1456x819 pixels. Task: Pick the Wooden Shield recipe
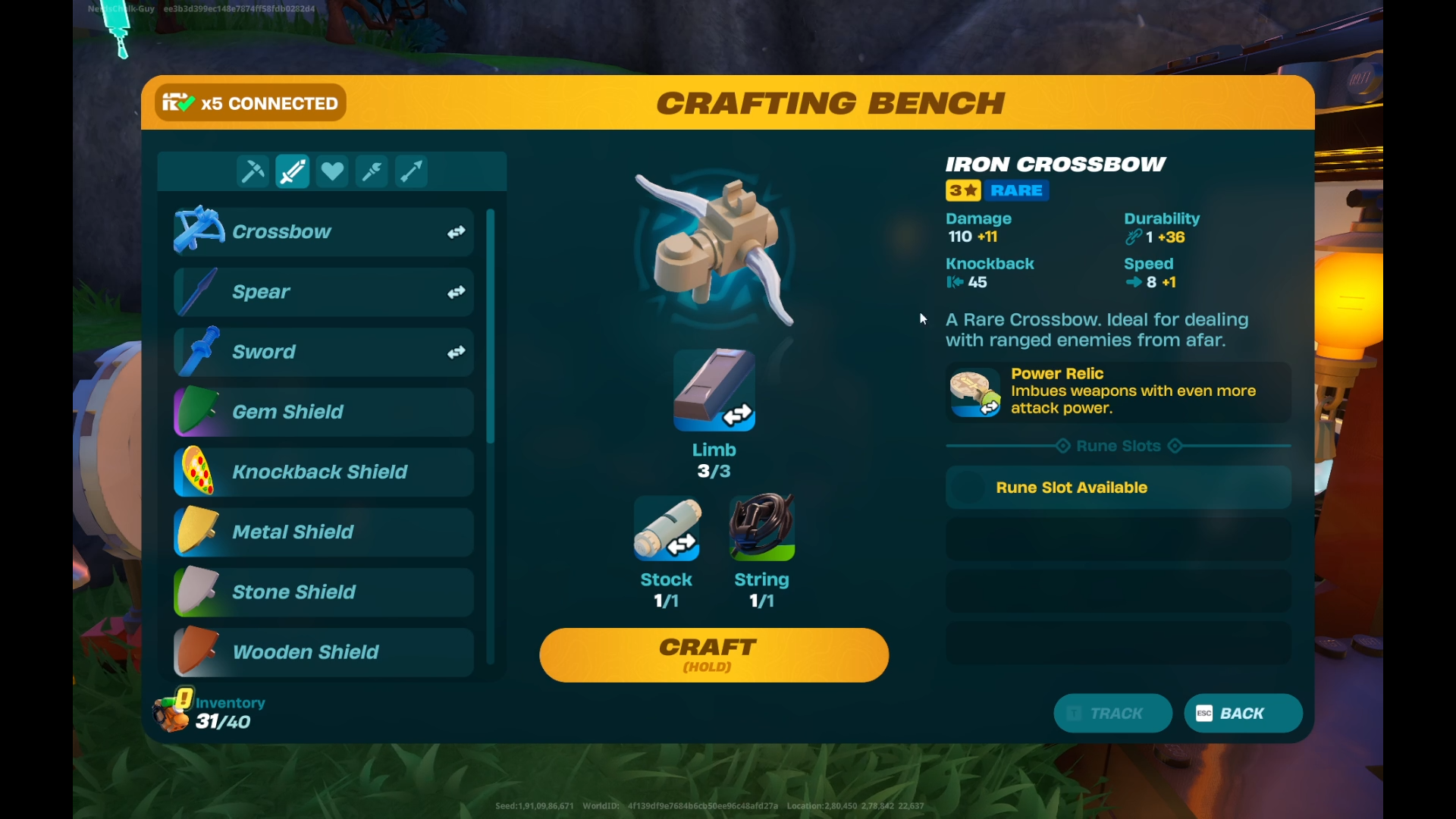click(x=323, y=651)
